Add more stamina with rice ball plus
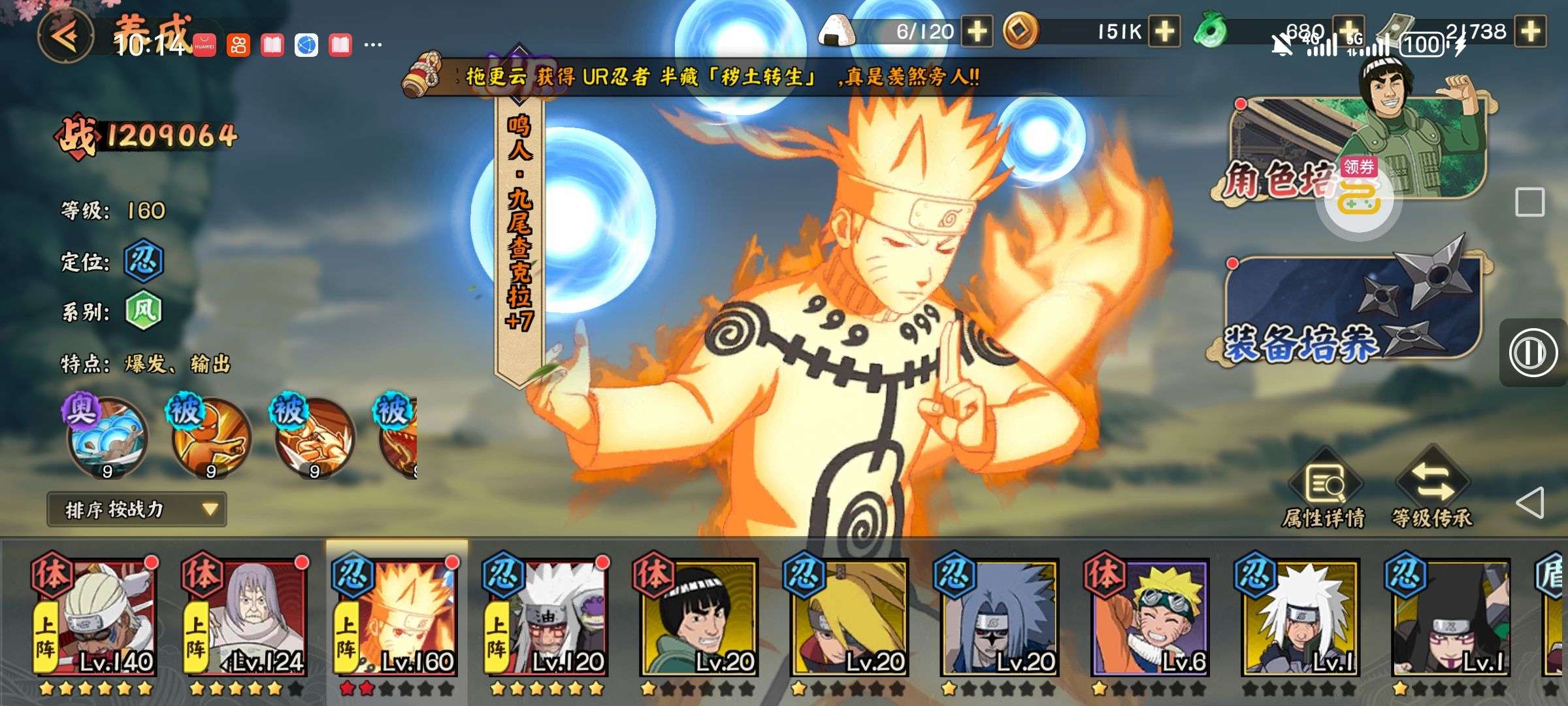 [977, 31]
